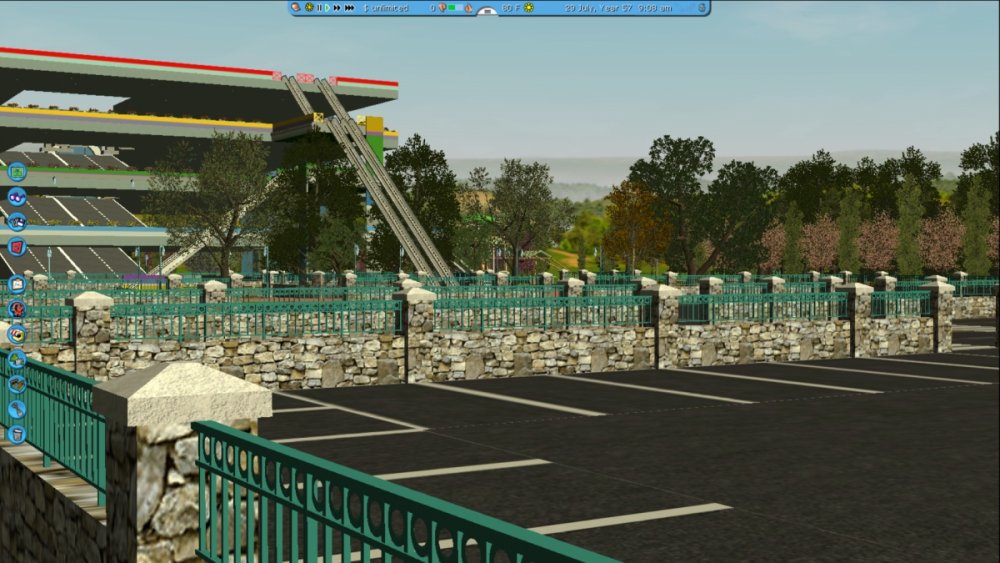This screenshot has width=1000, height=563.
Task: Open the sun weather icon
Action: click(529, 8)
